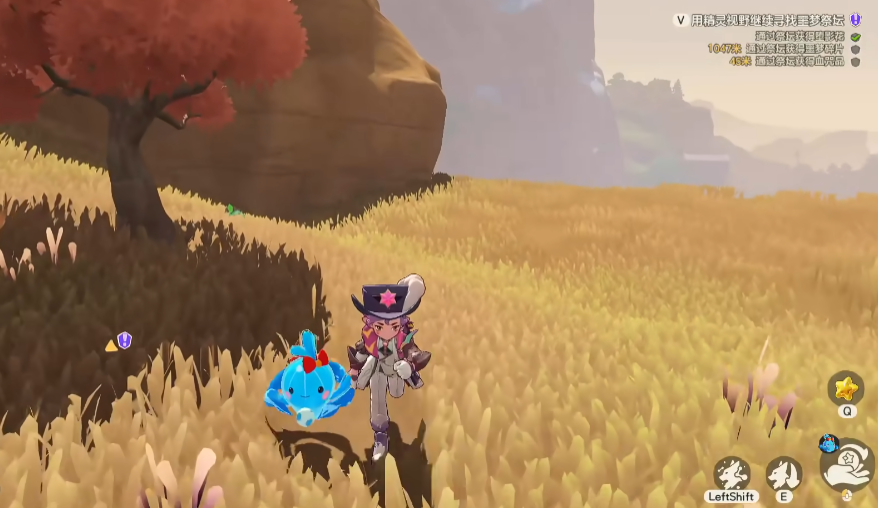
Task: Click the purple quest waypoint marker
Action: [x=124, y=340]
